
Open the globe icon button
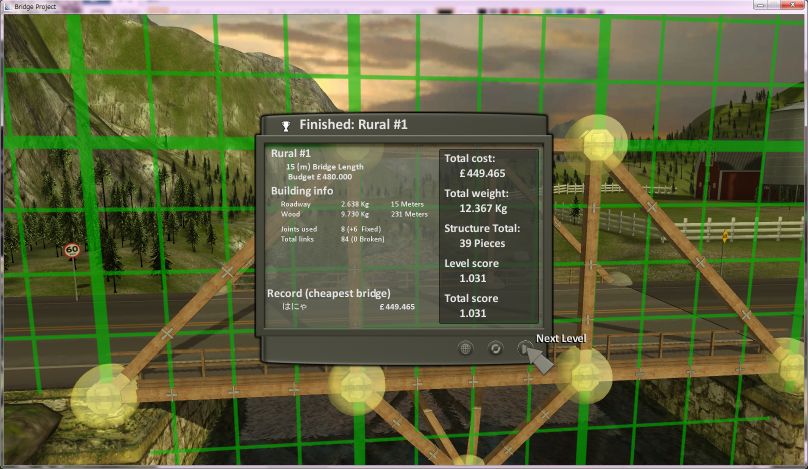[x=466, y=348]
